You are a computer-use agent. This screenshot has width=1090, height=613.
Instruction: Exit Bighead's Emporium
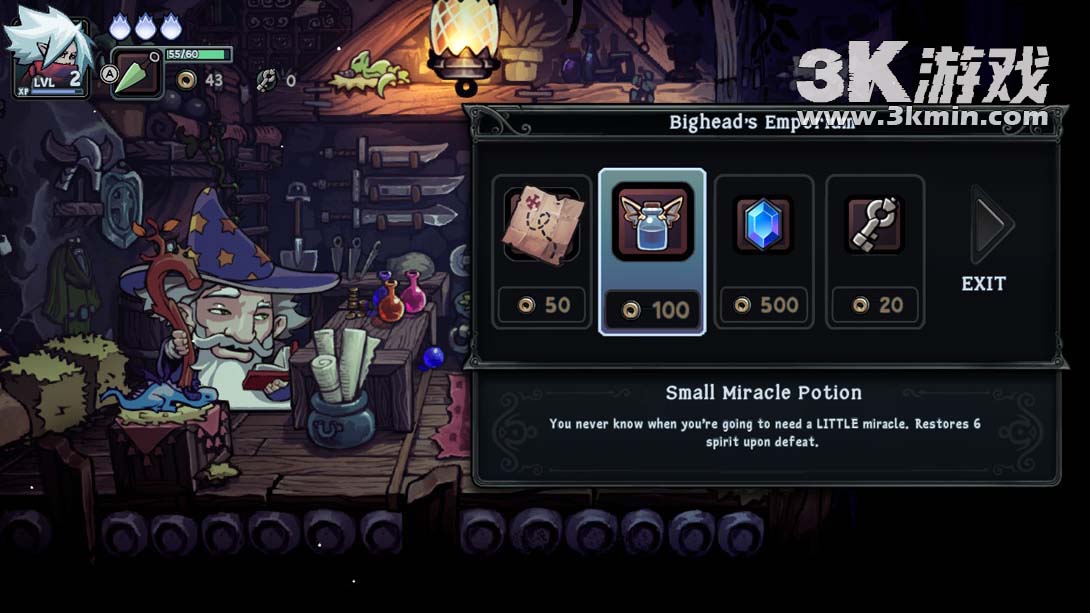click(x=983, y=284)
